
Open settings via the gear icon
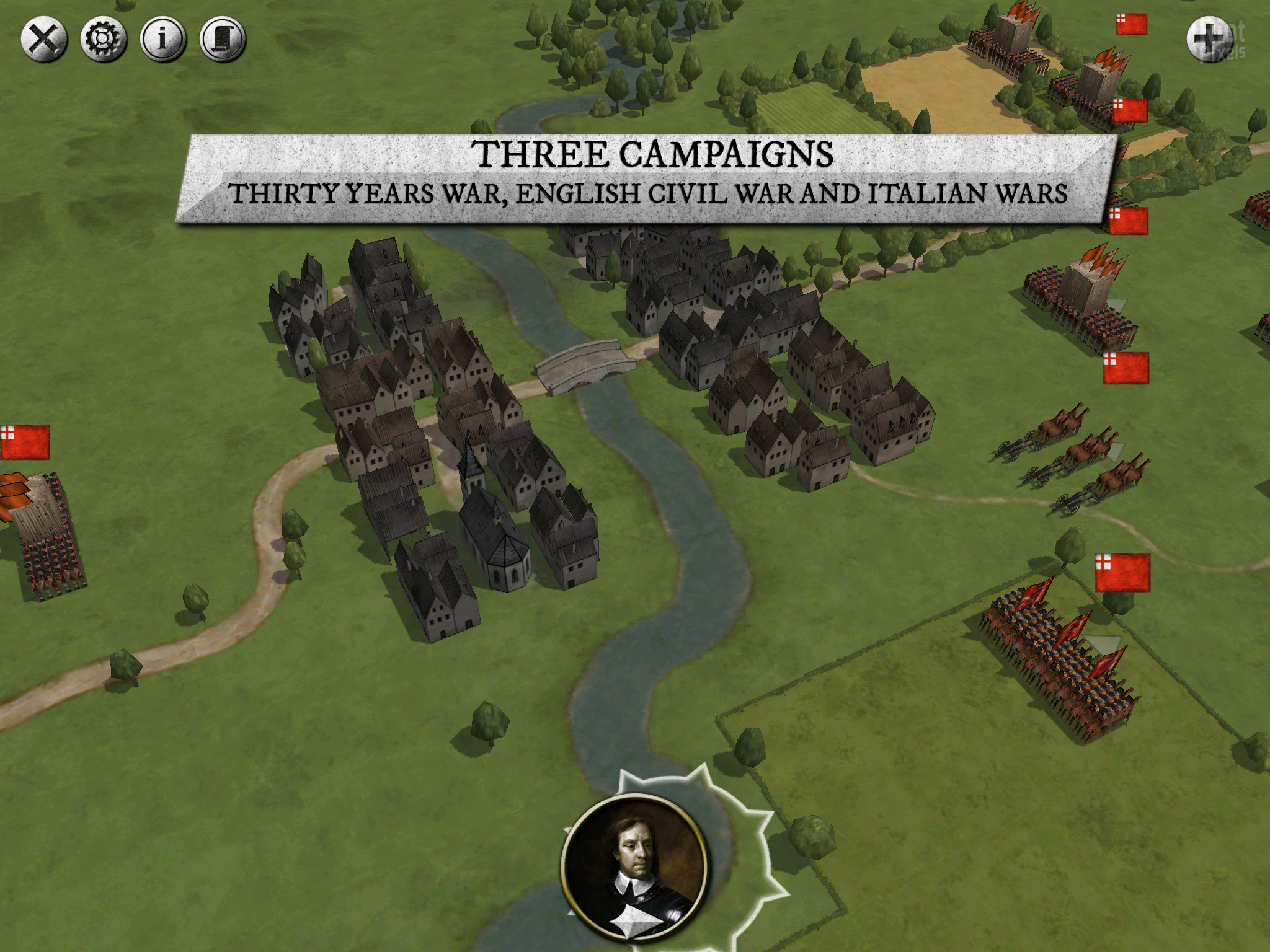(x=103, y=40)
